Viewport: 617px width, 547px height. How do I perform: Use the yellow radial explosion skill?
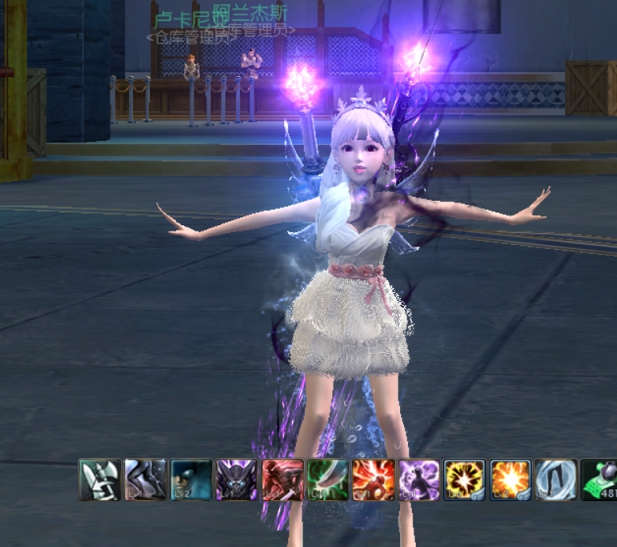[x=464, y=480]
